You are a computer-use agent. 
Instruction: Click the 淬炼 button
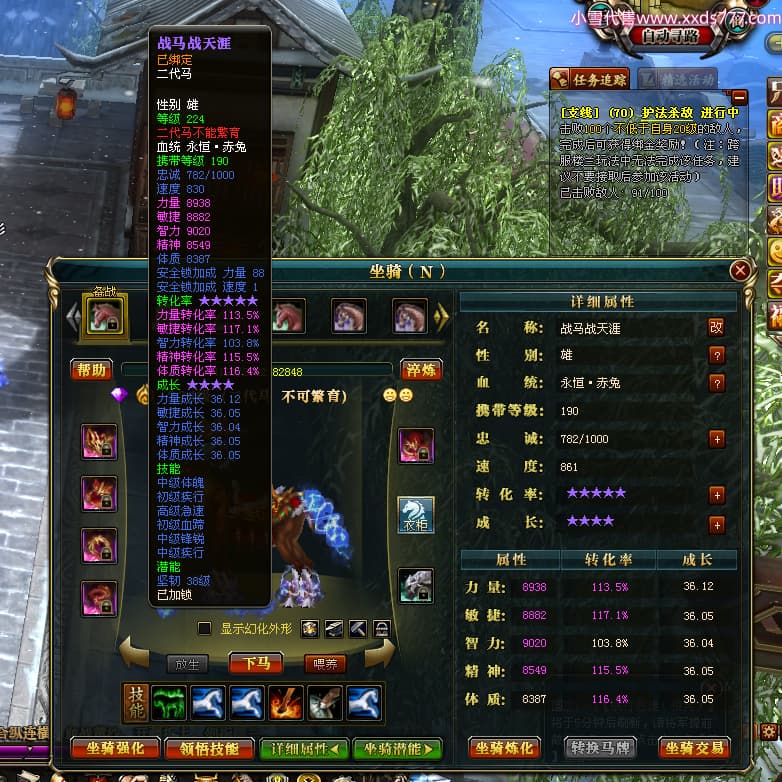[421, 370]
